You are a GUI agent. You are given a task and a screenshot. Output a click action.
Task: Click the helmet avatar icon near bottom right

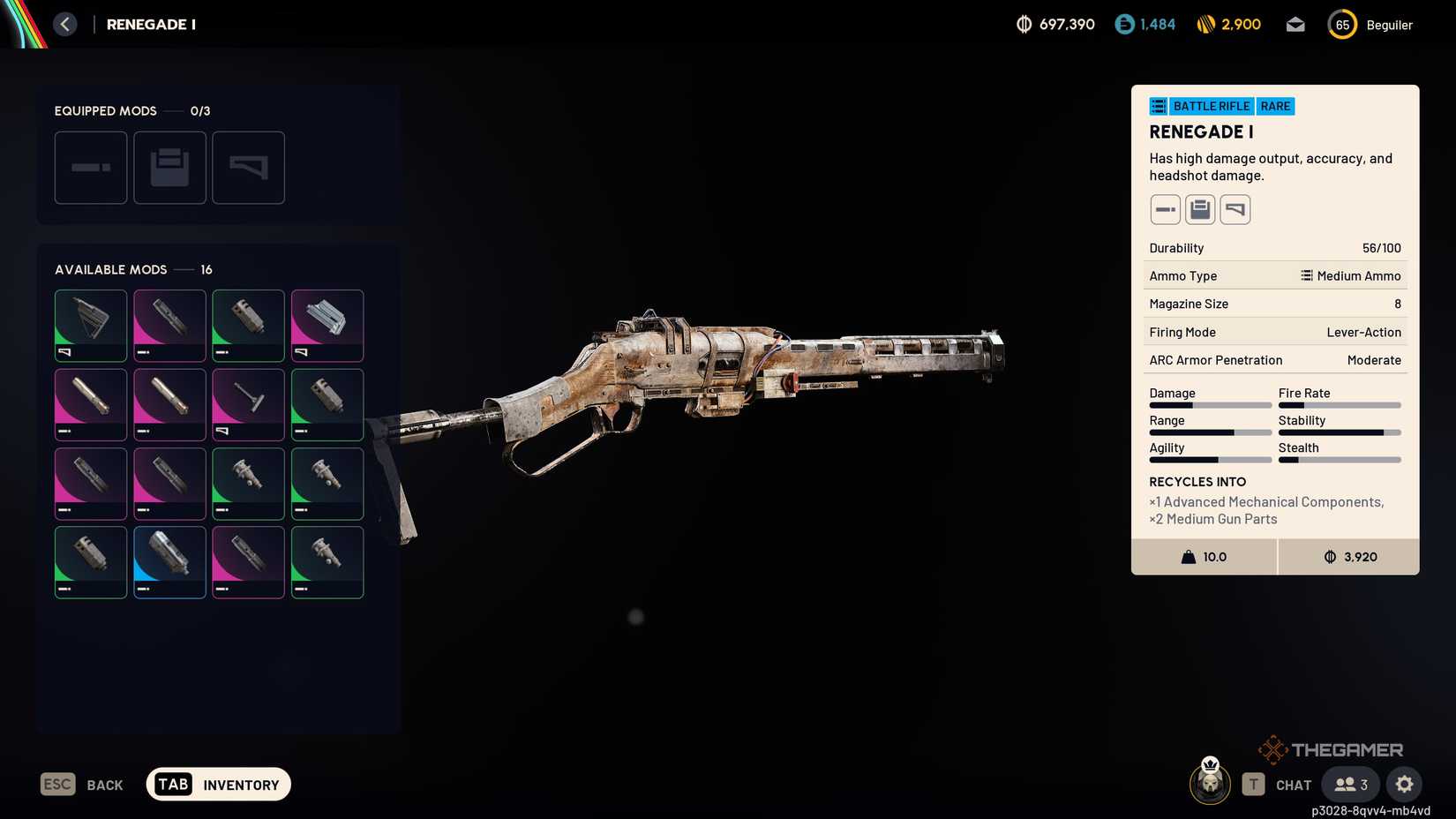(1209, 782)
